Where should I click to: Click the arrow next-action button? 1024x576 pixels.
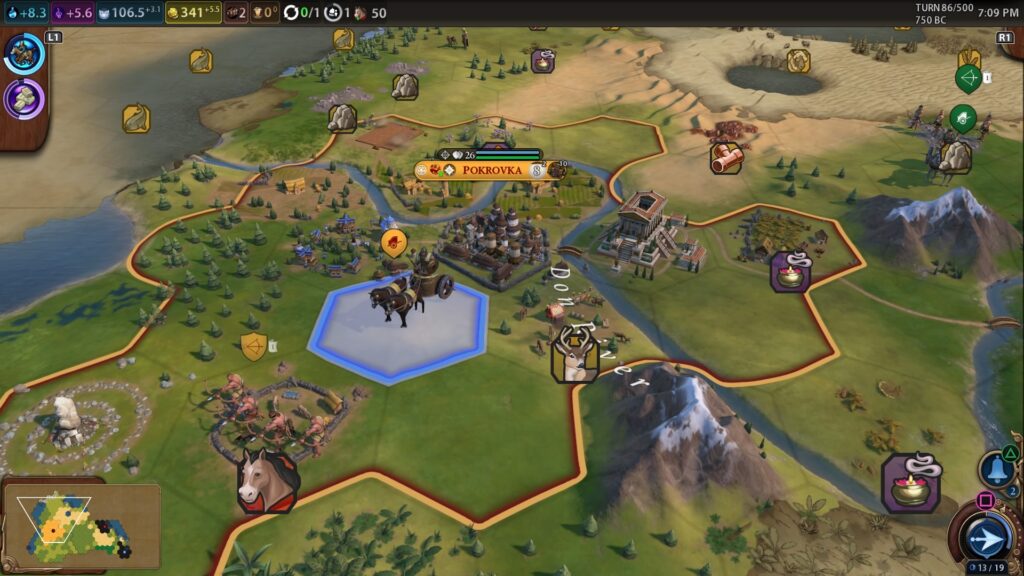pos(984,537)
